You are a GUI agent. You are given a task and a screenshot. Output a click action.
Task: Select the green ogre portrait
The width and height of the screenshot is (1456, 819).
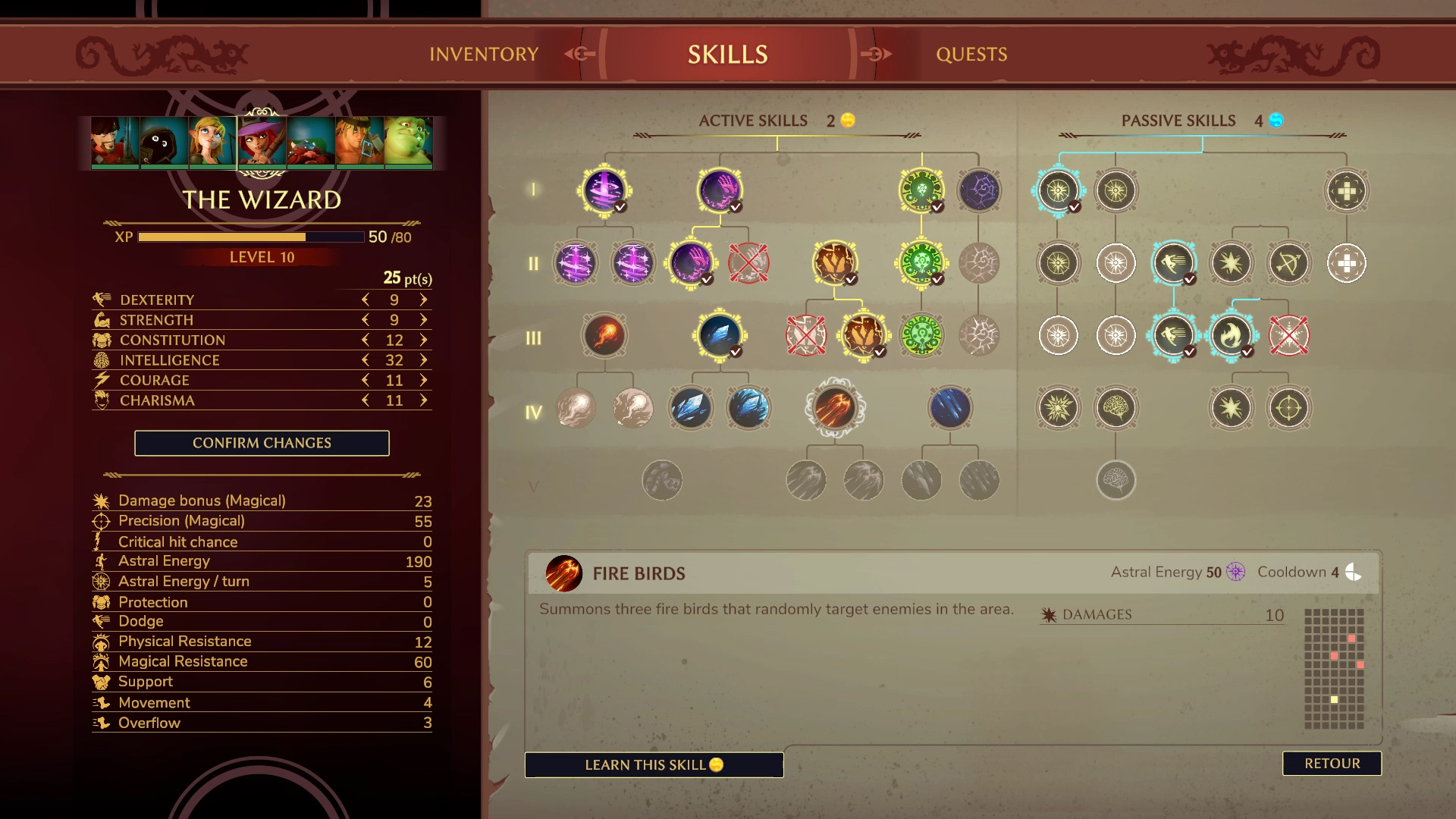pos(408,141)
